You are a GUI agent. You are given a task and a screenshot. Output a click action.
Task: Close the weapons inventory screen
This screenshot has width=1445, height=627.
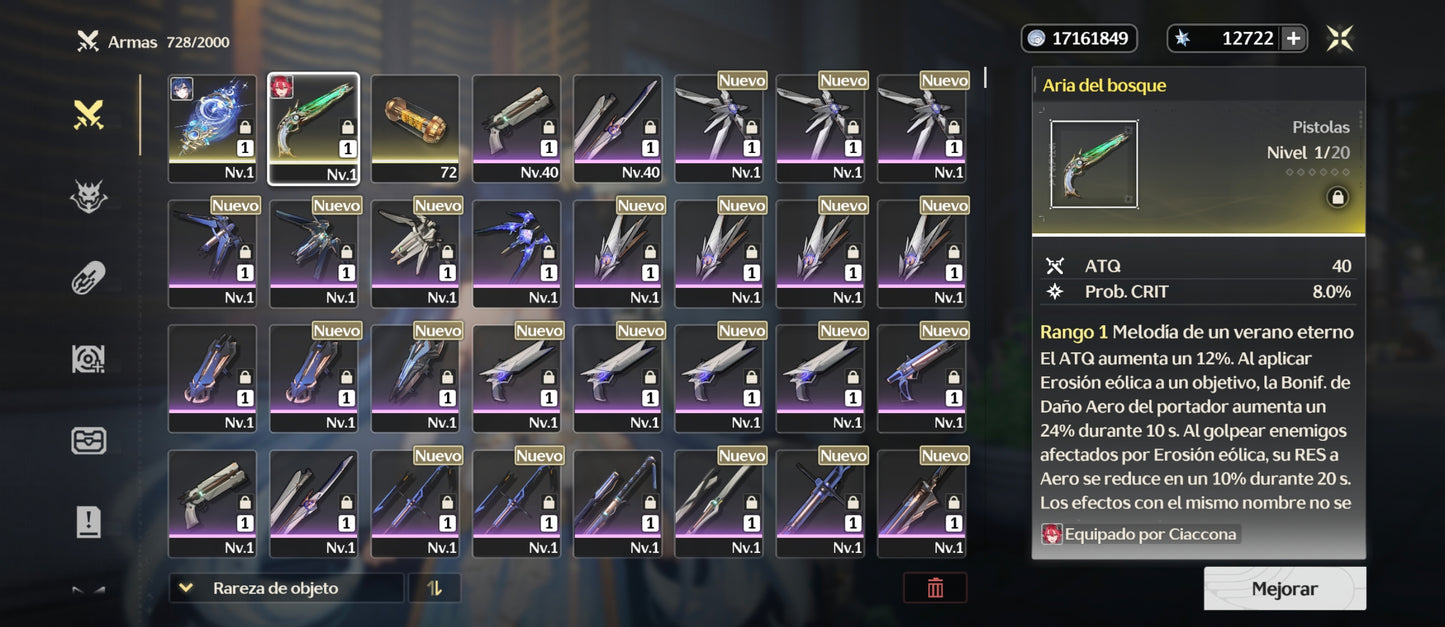pyautogui.click(x=1340, y=39)
